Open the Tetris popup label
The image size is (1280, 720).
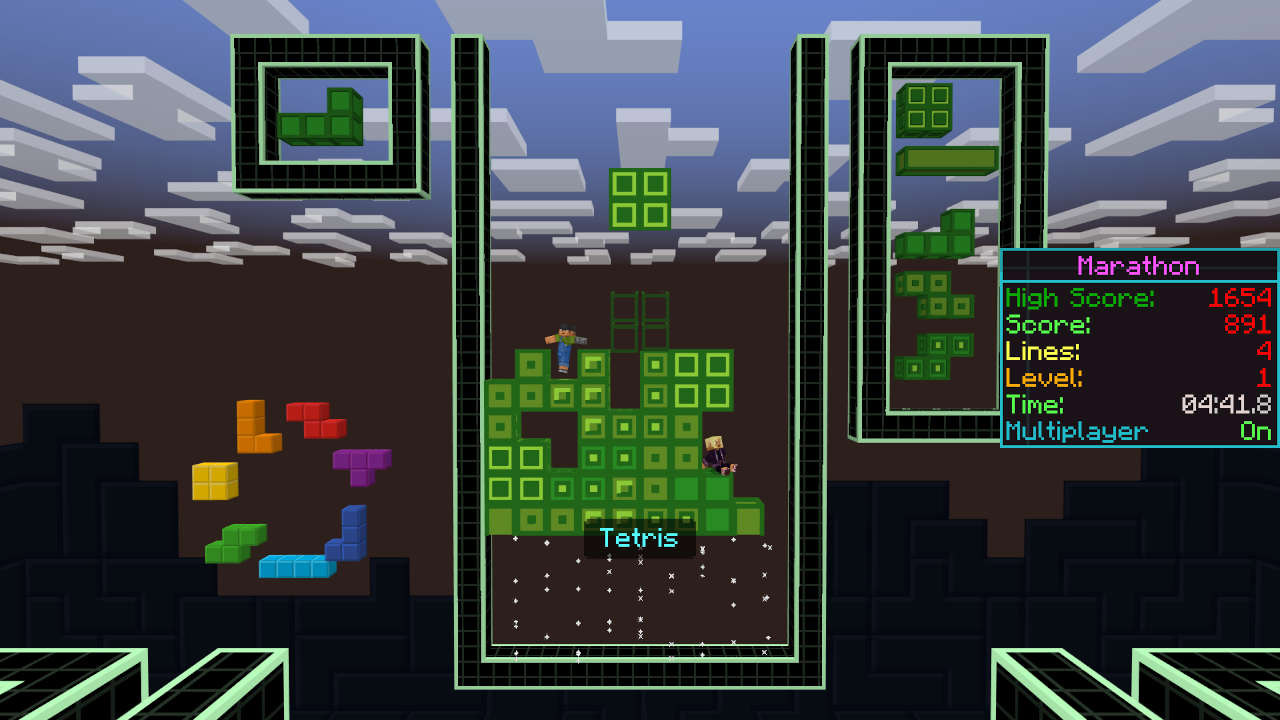point(637,538)
